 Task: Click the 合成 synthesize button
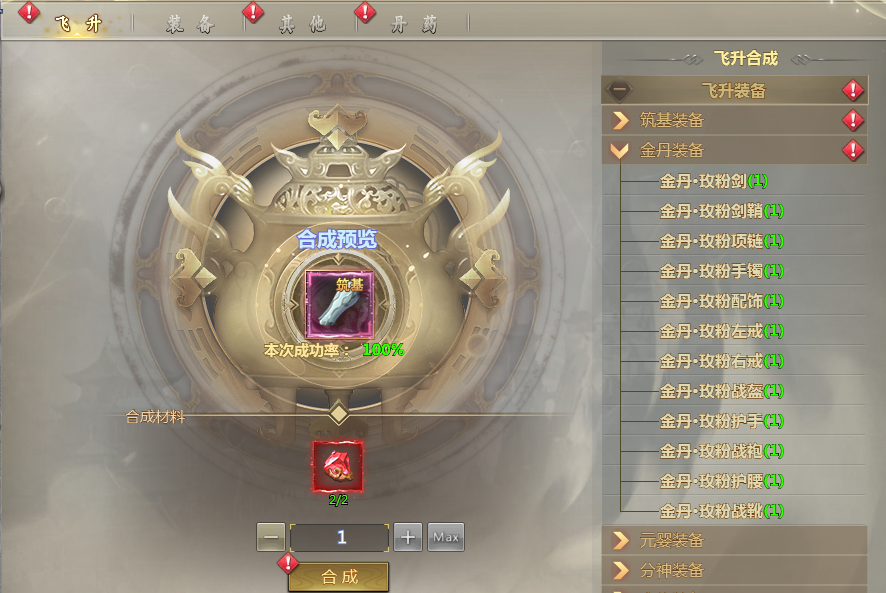338,577
